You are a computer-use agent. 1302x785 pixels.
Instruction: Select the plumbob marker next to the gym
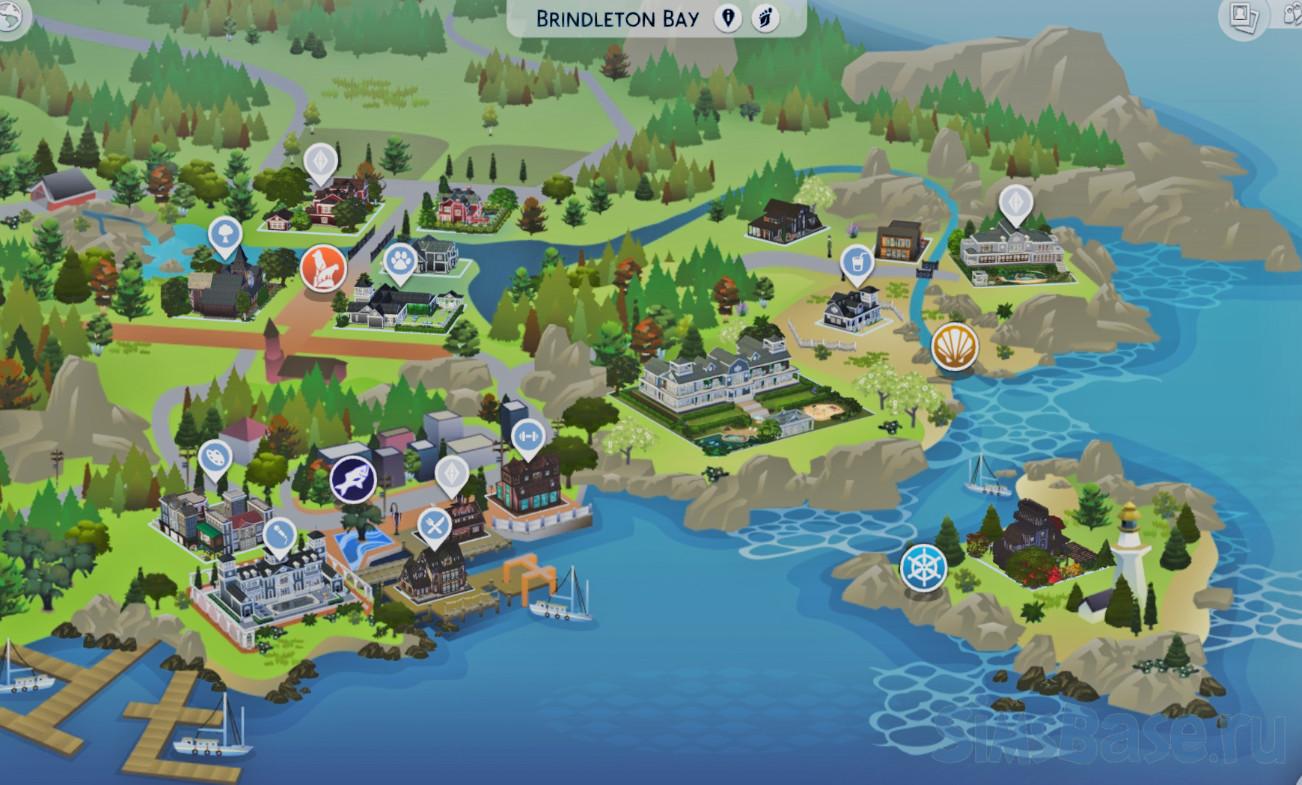(452, 472)
